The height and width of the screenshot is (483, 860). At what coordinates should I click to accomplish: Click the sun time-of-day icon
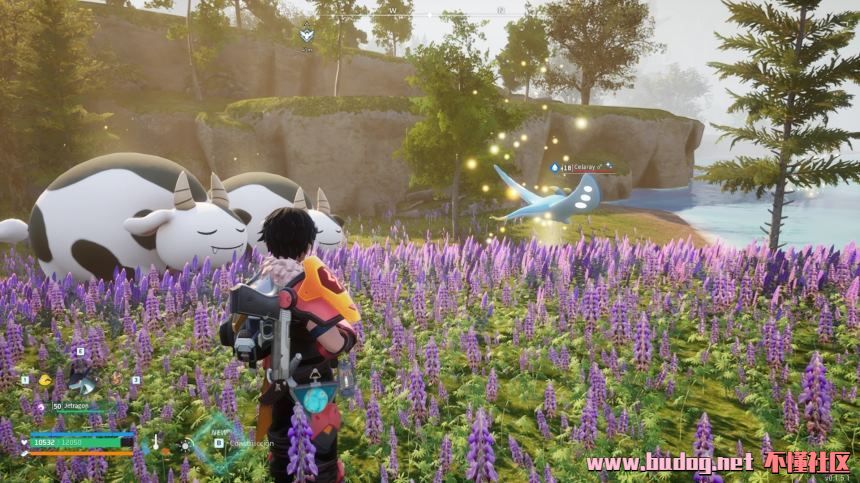click(184, 444)
